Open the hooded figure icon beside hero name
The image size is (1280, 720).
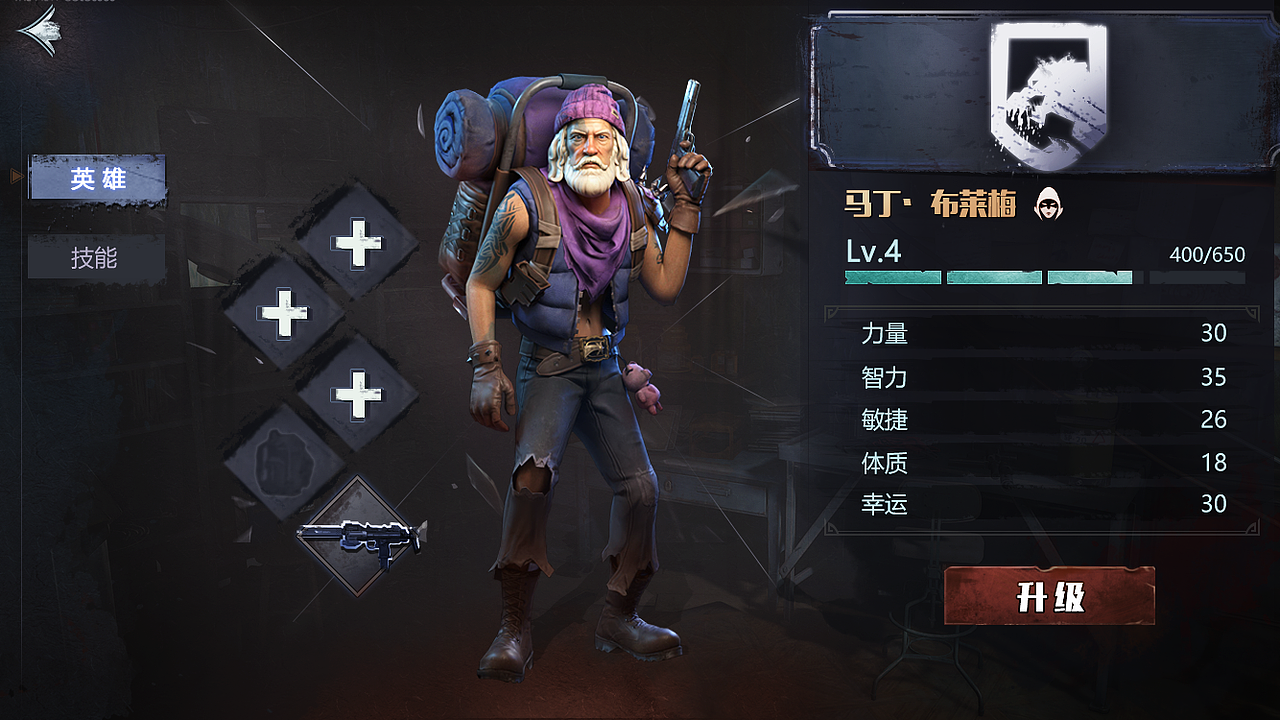[1047, 204]
